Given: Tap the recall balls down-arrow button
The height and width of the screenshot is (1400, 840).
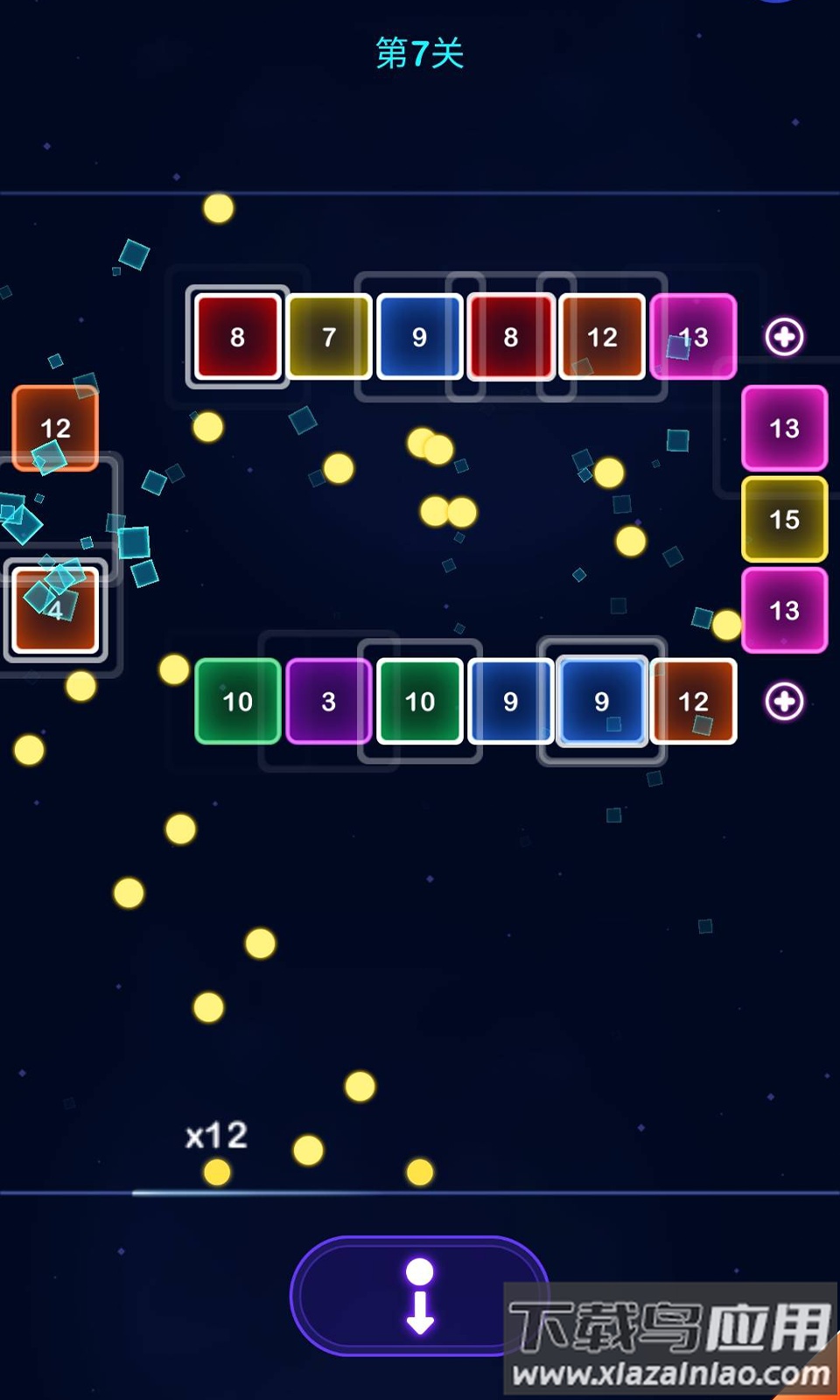Looking at the screenshot, I should point(419,1296).
